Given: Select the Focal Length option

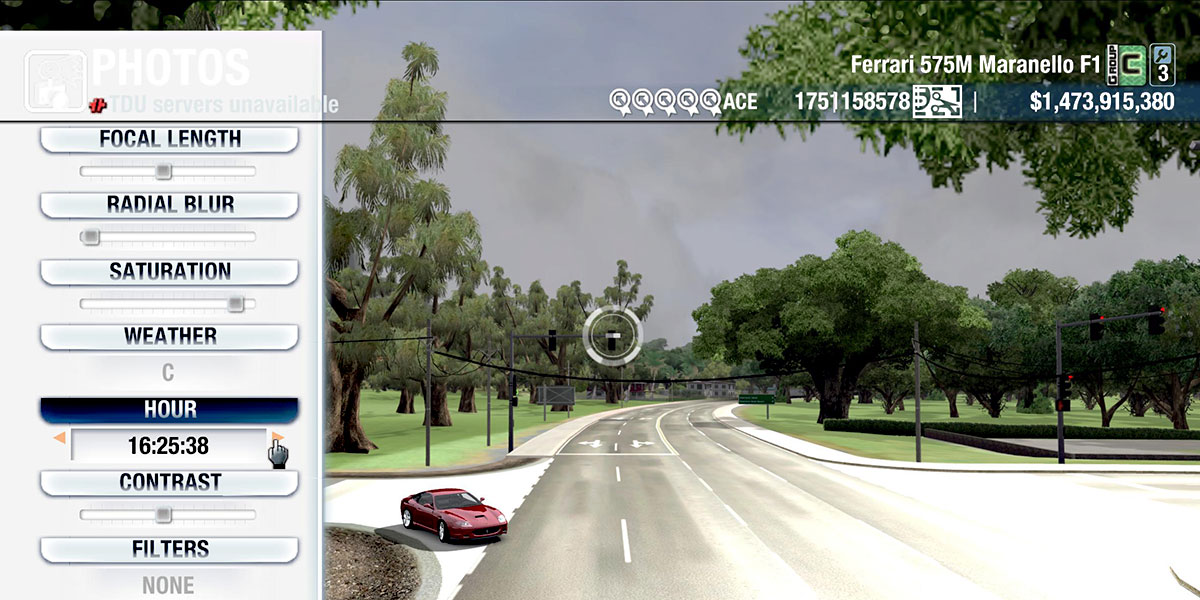Looking at the screenshot, I should coord(169,139).
